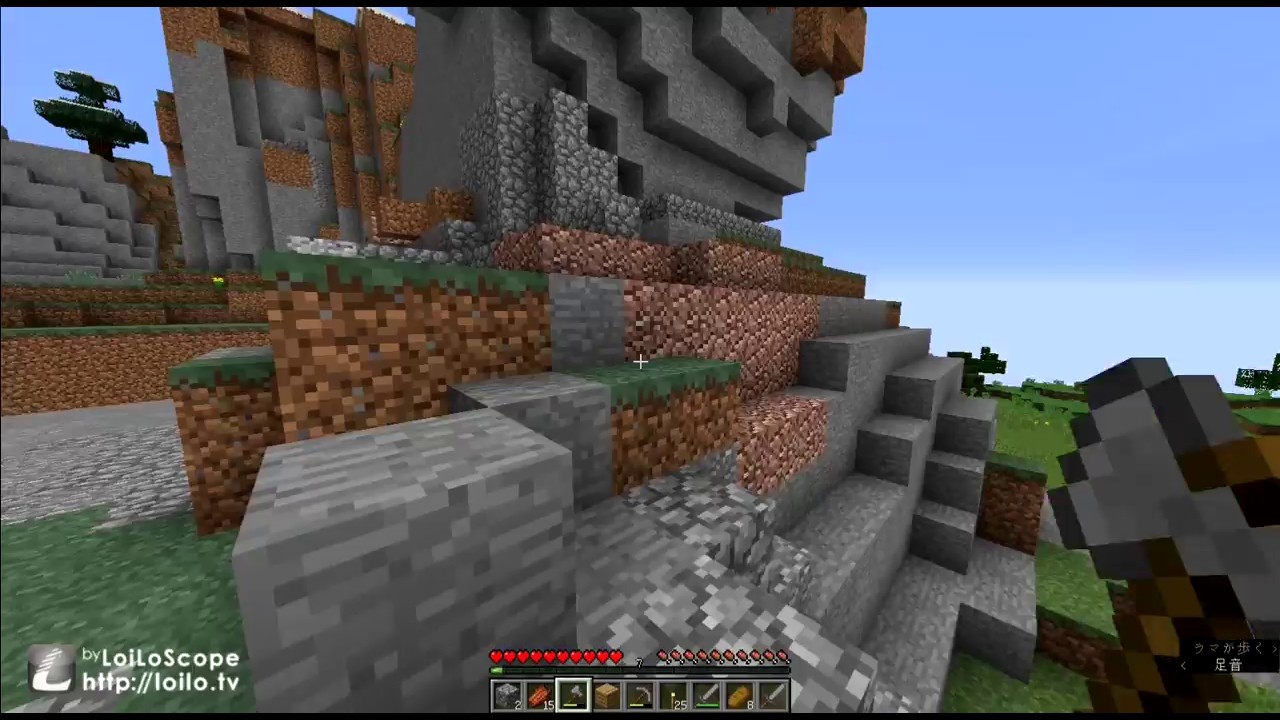Select the bread stack of 8
This screenshot has width=1280, height=720.
tap(741, 695)
